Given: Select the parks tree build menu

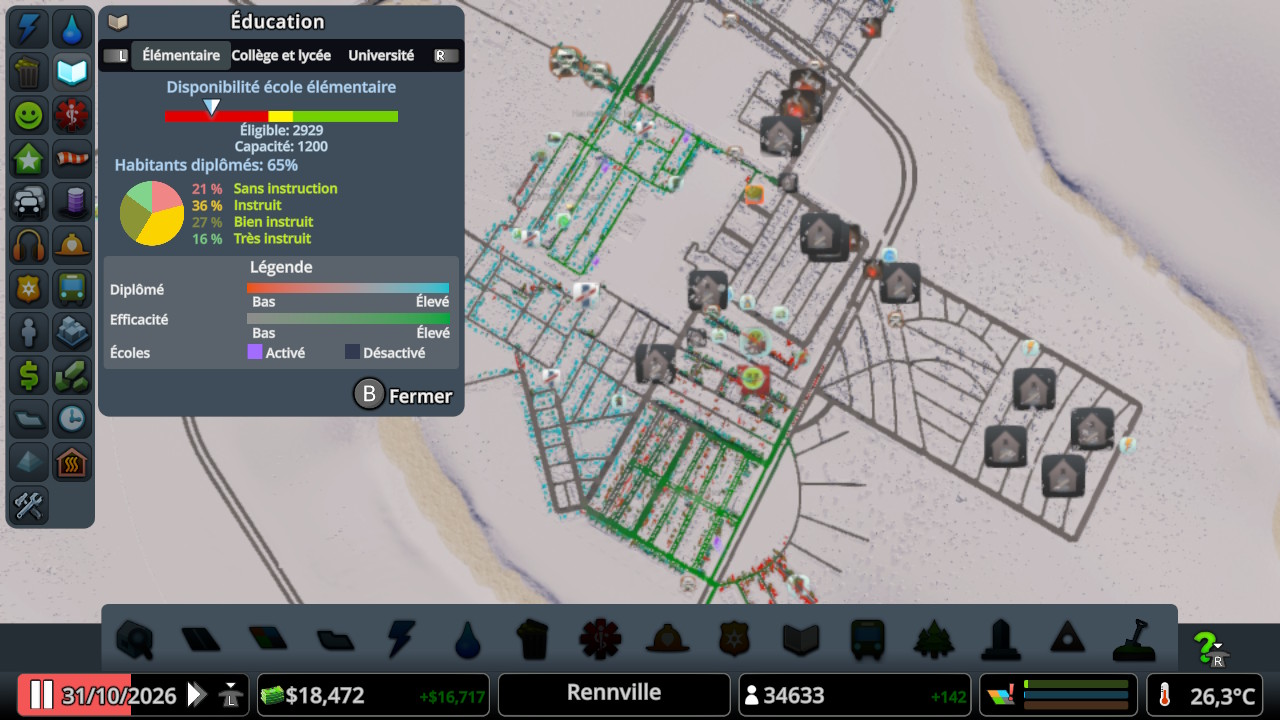Looking at the screenshot, I should (x=932, y=638).
